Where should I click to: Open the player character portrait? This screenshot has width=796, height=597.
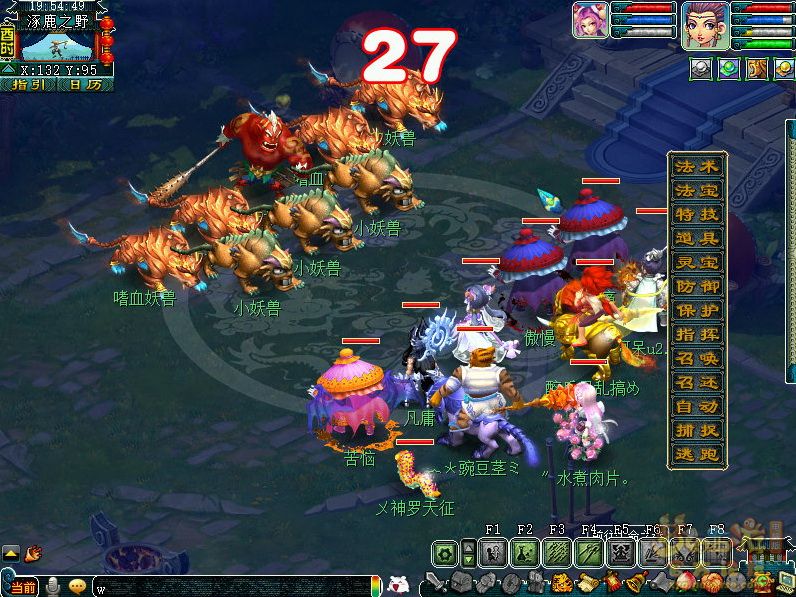pos(704,25)
